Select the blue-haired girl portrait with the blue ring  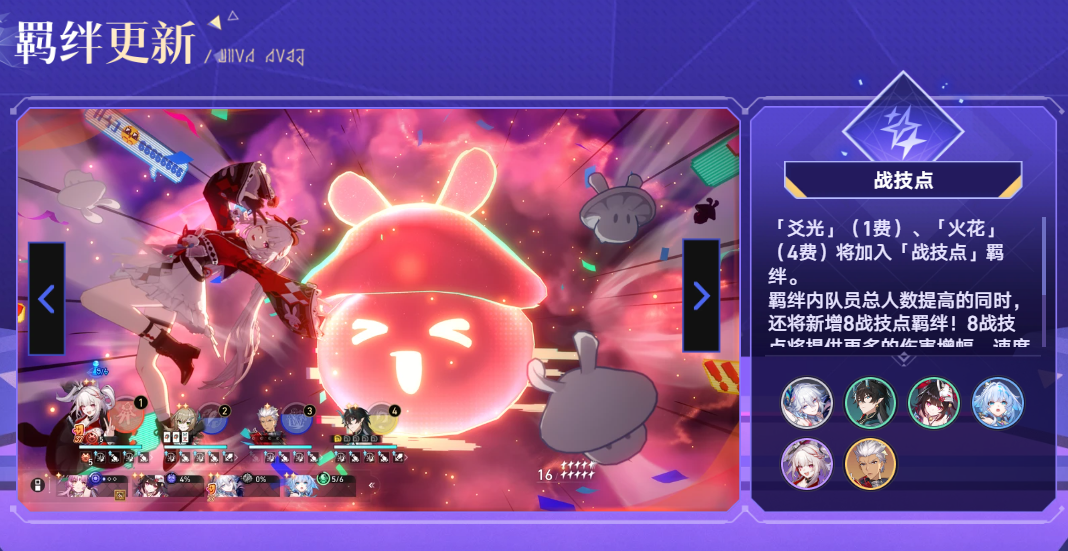pyautogui.click(x=997, y=402)
